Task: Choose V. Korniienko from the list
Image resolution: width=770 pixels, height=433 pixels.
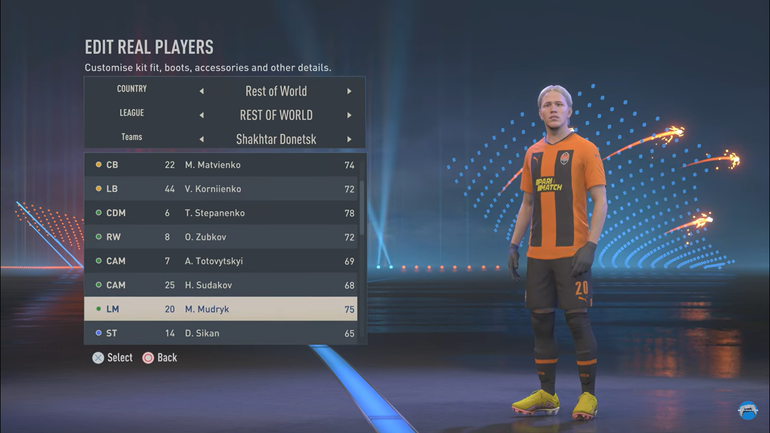Action: 220,189
